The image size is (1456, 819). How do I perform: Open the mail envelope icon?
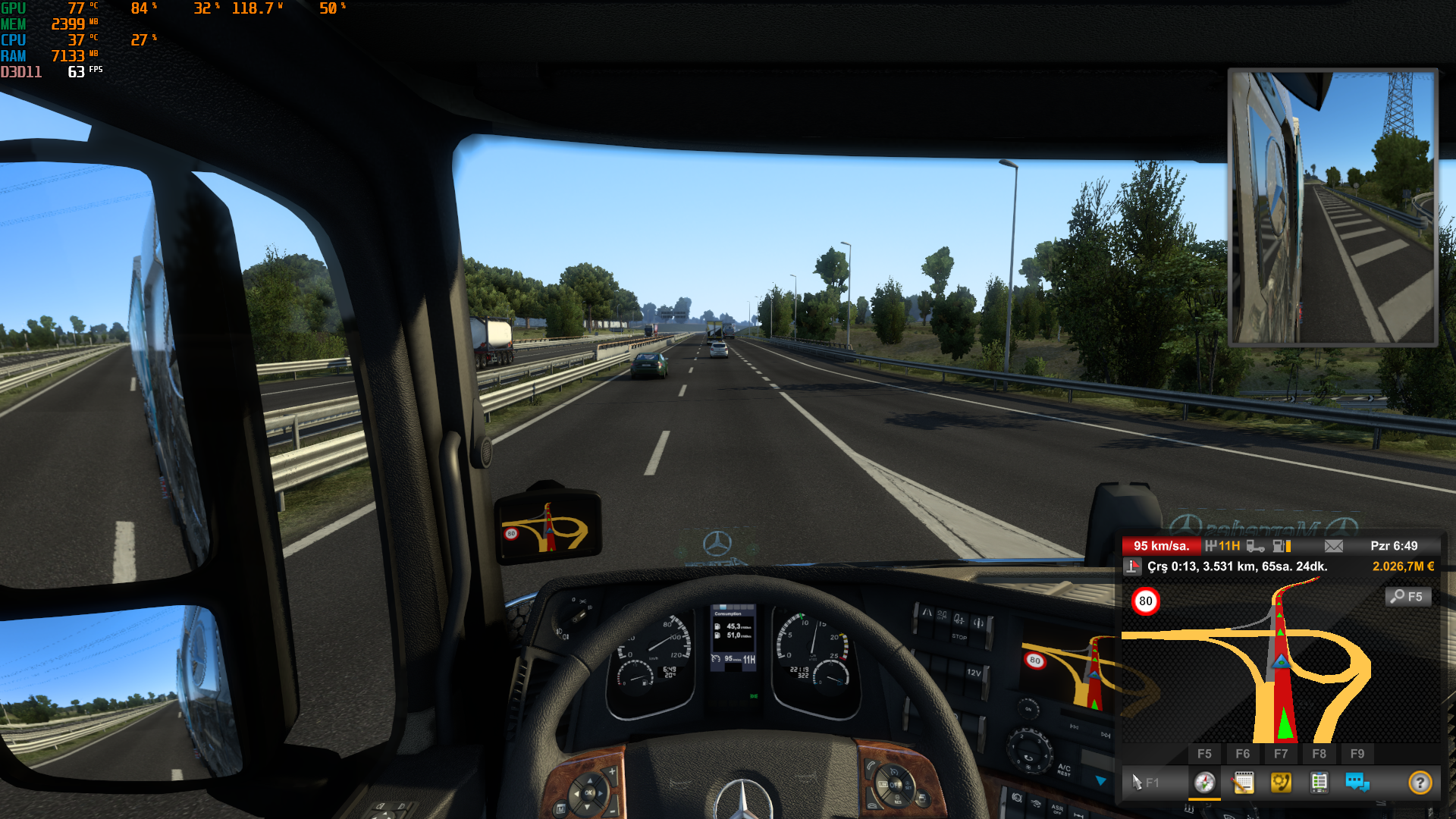pyautogui.click(x=1334, y=546)
